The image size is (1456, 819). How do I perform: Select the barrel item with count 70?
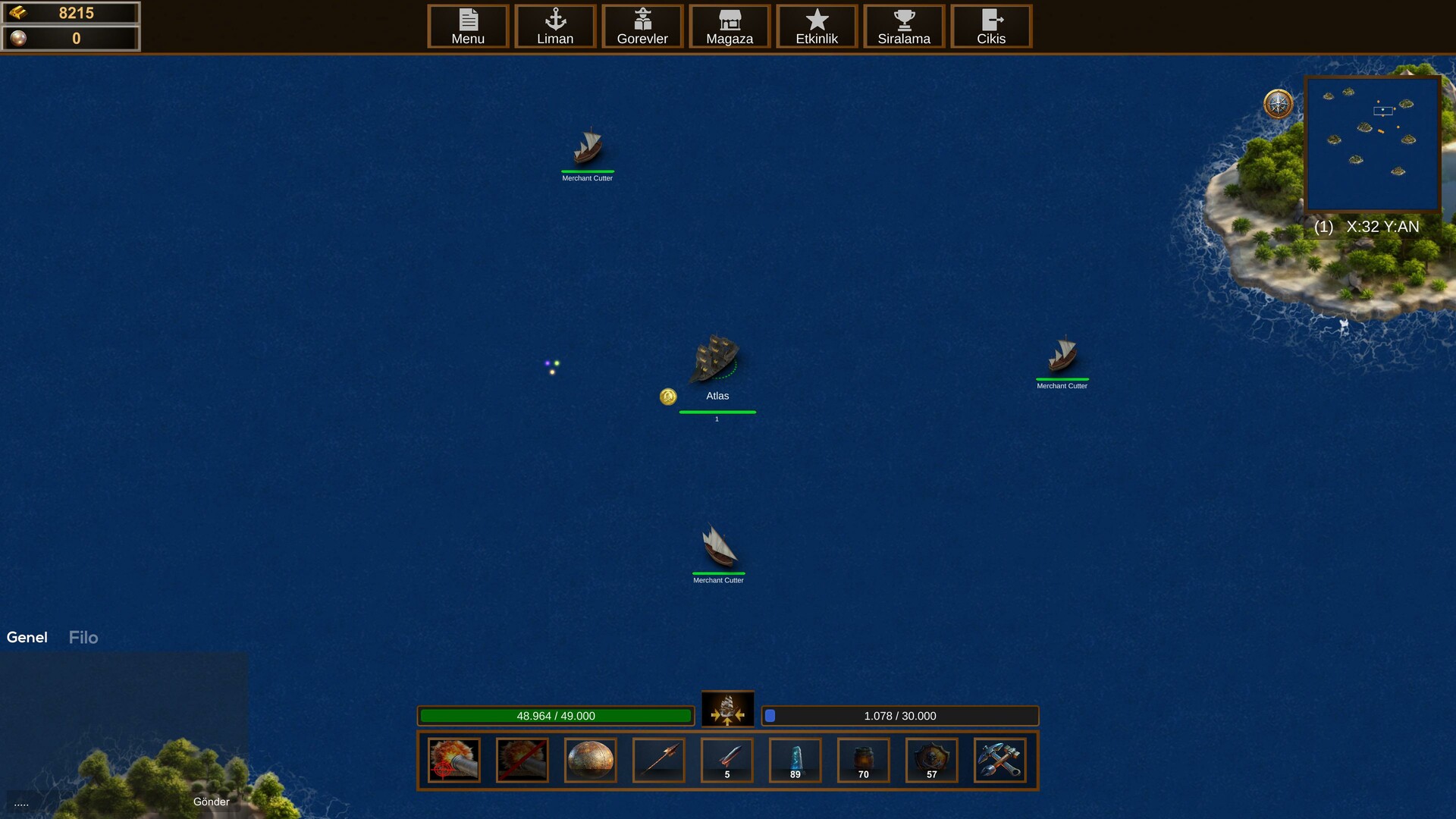pos(863,760)
